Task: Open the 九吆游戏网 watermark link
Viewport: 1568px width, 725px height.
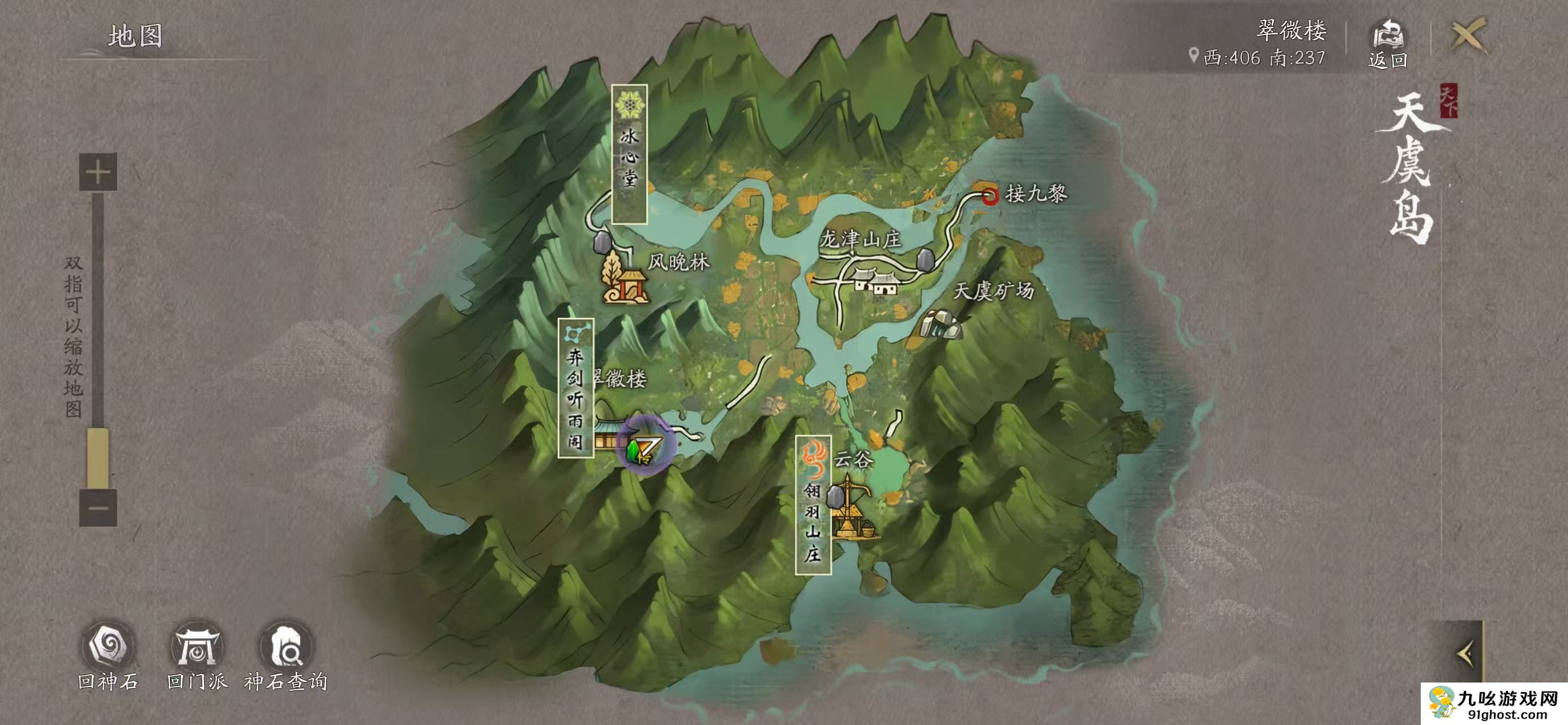Action: tap(1494, 704)
